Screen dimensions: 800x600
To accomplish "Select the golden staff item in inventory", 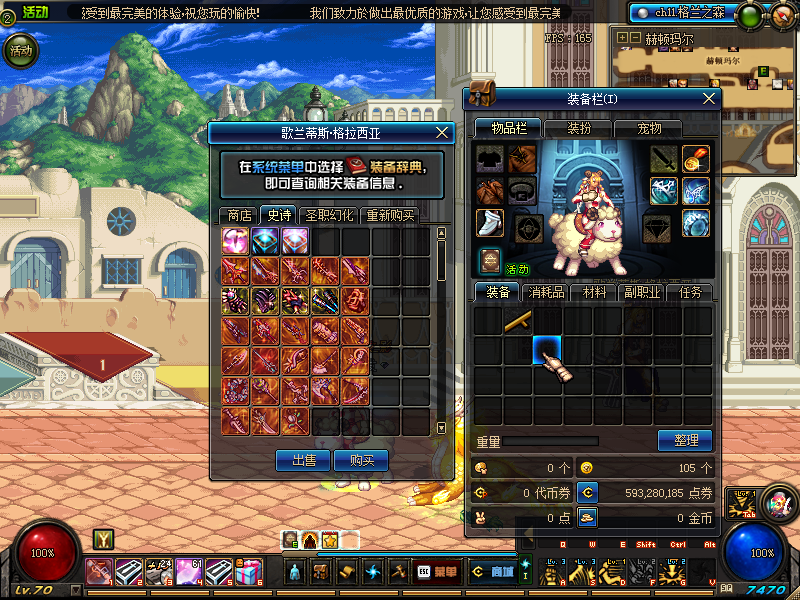I will 517,321.
